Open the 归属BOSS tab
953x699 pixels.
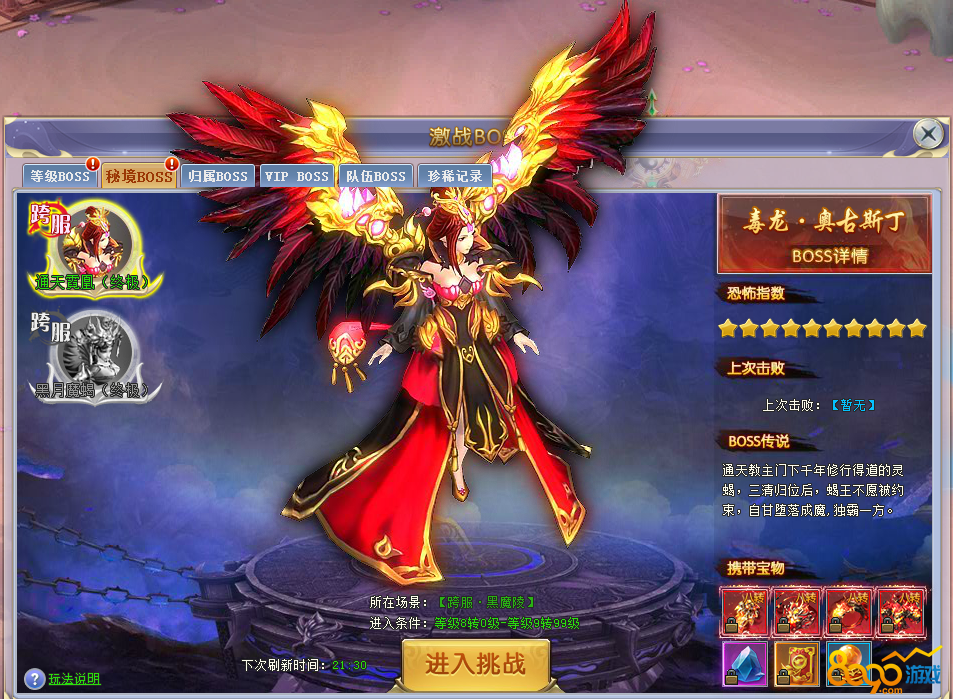[218, 176]
